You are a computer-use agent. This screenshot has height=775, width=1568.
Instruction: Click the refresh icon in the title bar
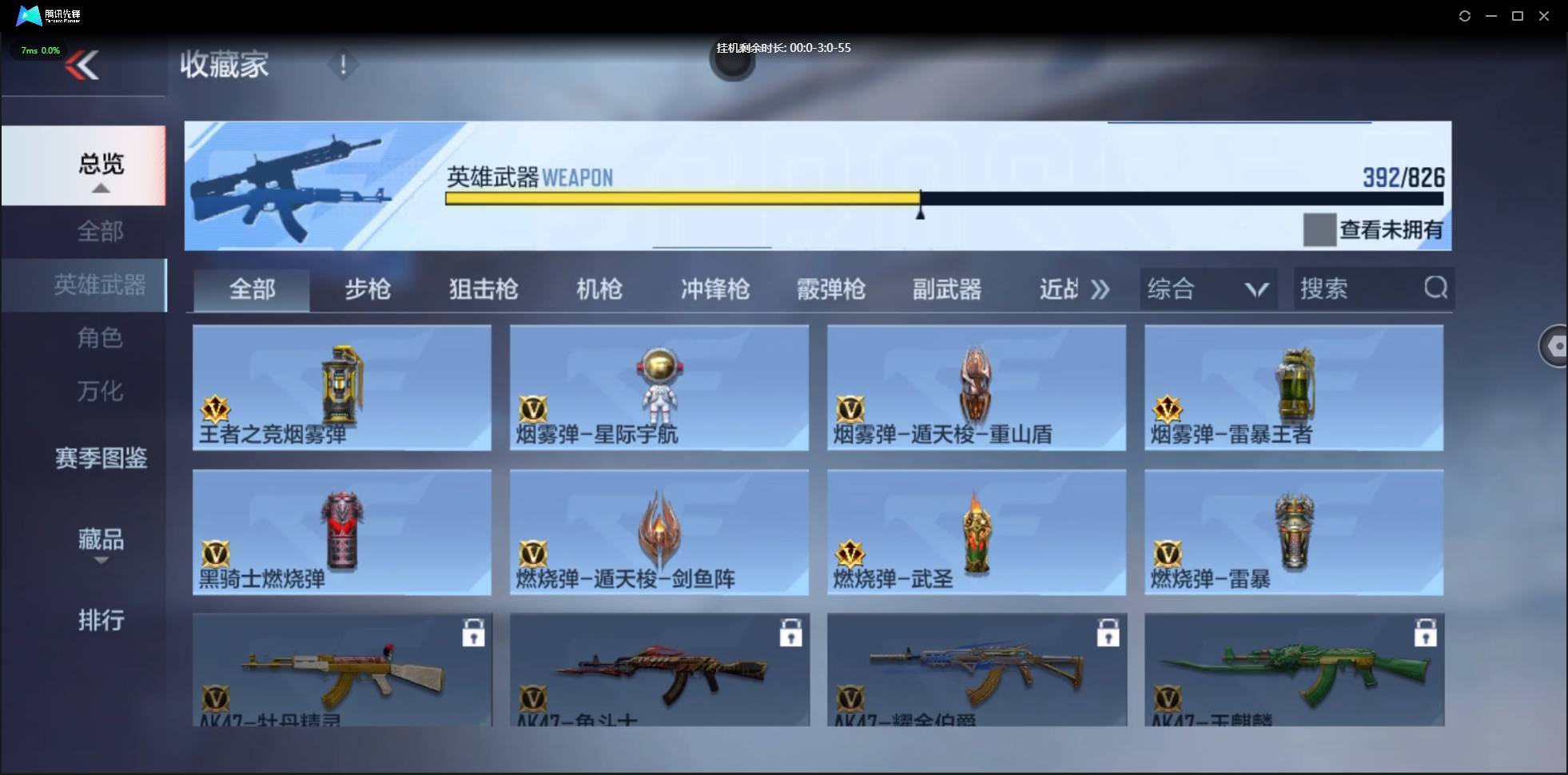click(x=1465, y=16)
